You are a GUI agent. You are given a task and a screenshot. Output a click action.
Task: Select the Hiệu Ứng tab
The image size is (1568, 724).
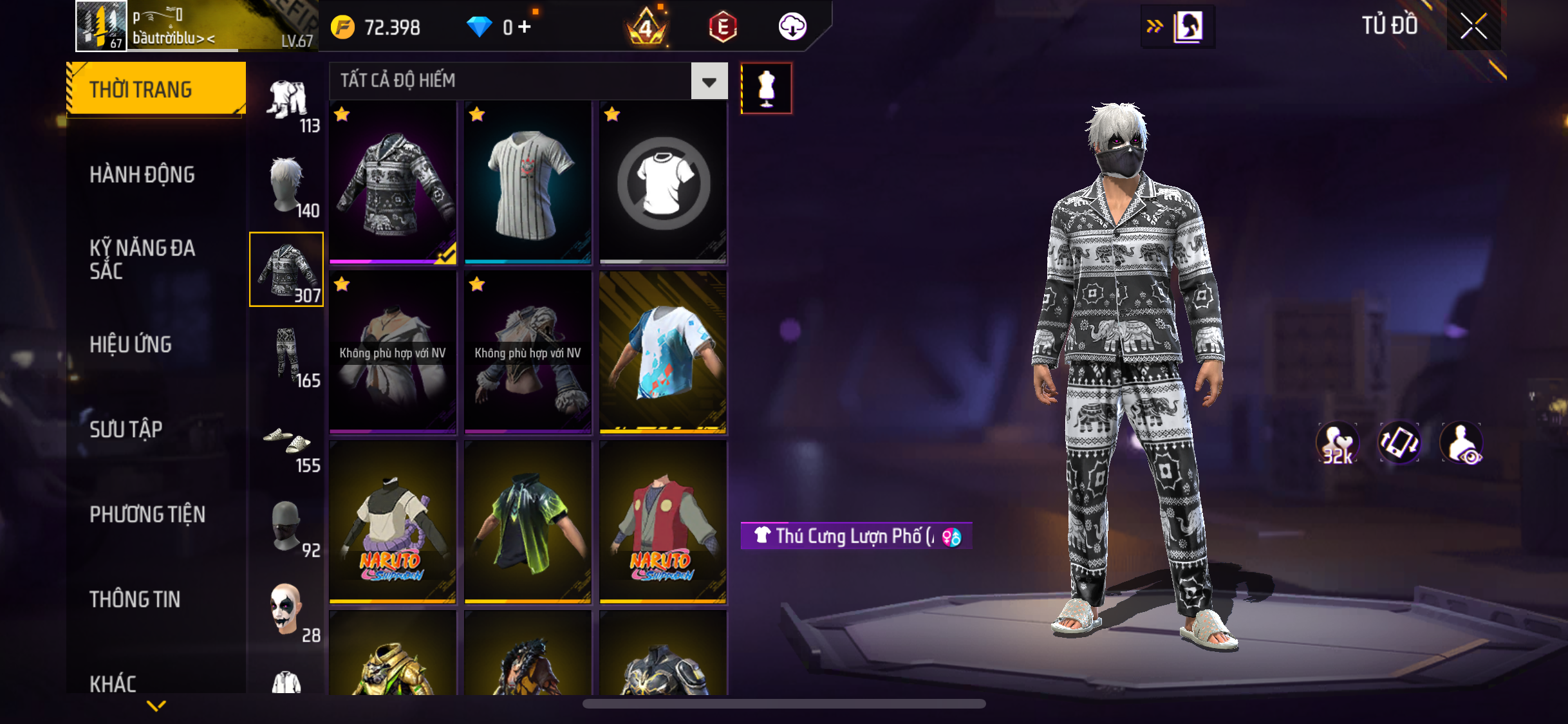point(131,344)
